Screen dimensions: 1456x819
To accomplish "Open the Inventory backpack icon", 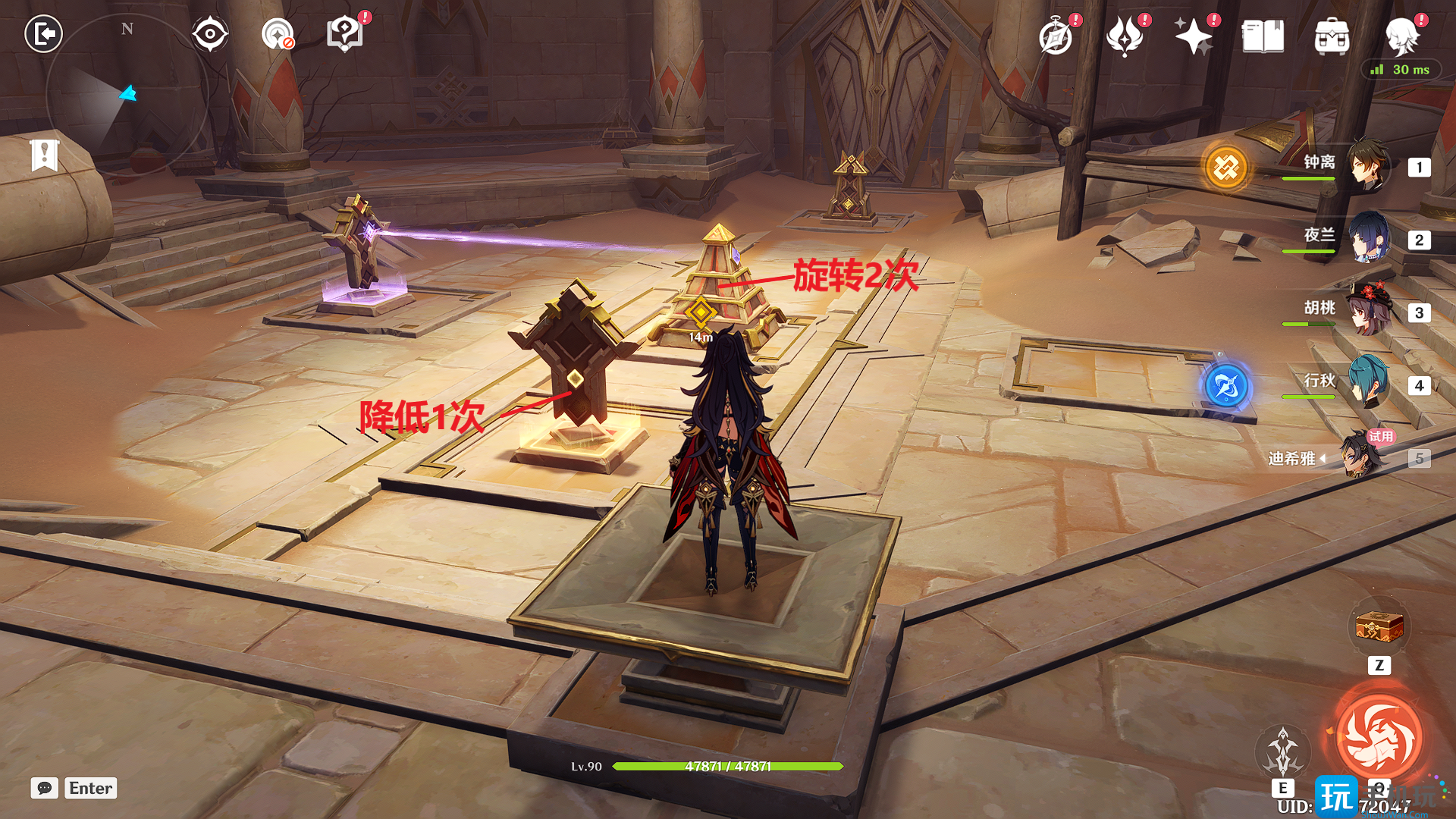I will click(x=1333, y=34).
